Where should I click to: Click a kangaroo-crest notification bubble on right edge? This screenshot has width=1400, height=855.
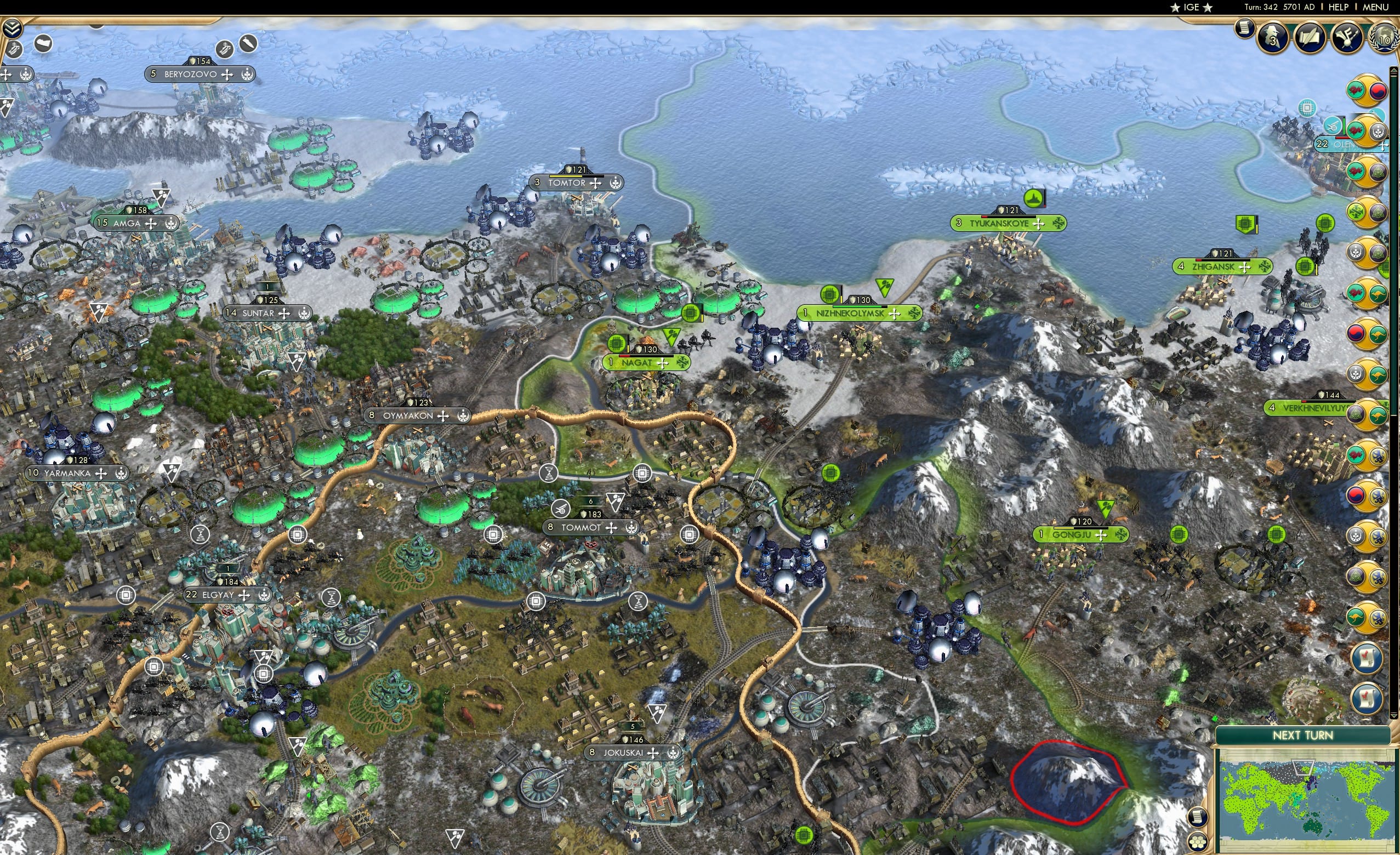point(1379,294)
